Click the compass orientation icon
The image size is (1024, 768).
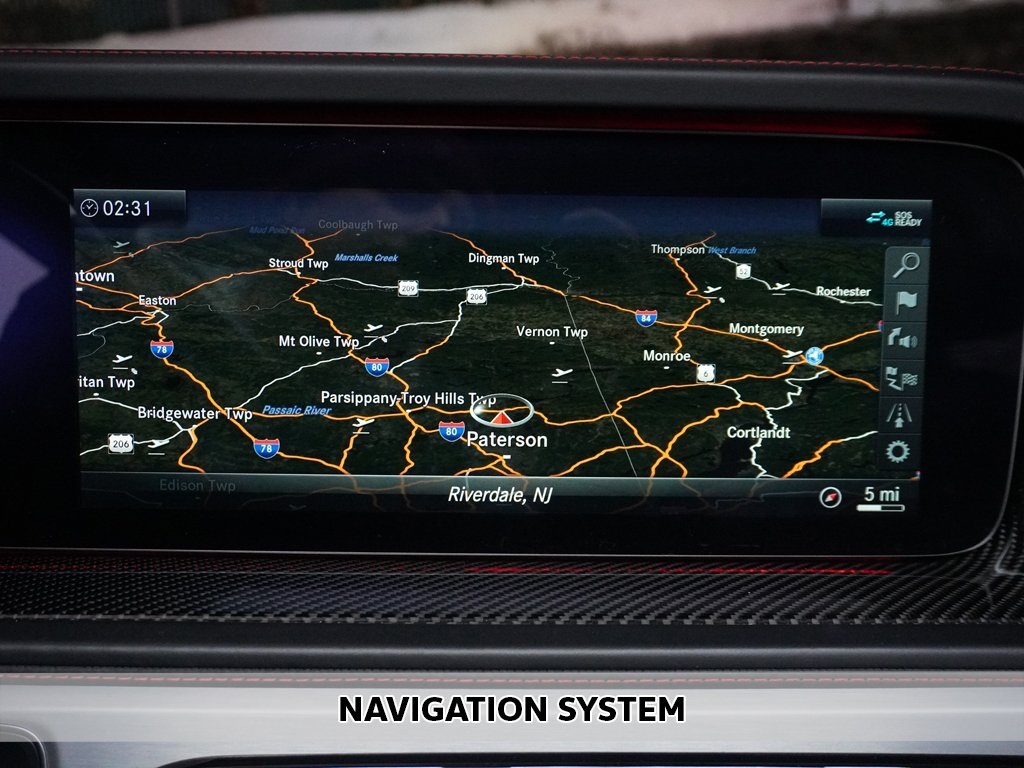pyautogui.click(x=830, y=497)
